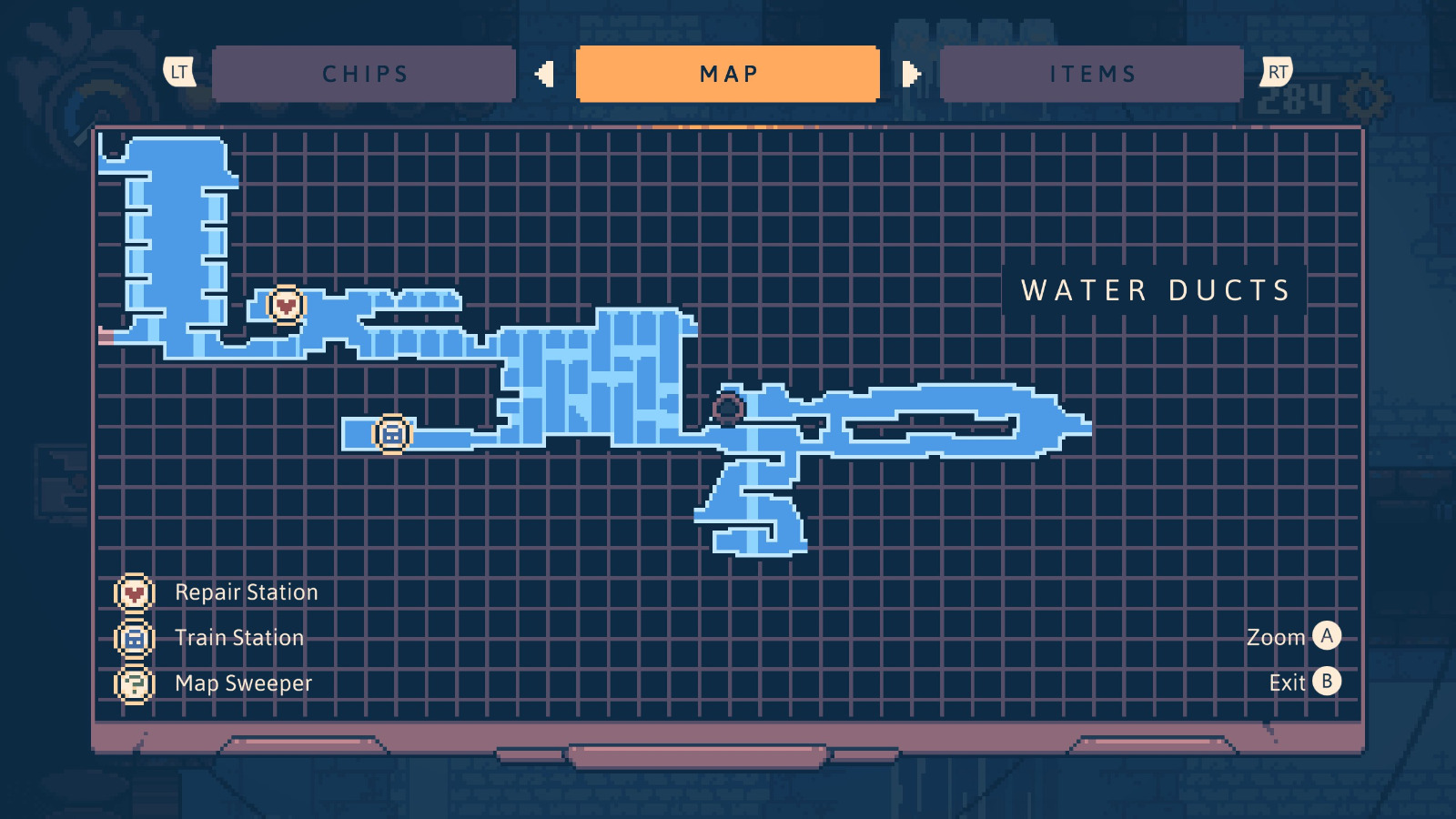Switch to the CHIPS tab

tap(364, 73)
